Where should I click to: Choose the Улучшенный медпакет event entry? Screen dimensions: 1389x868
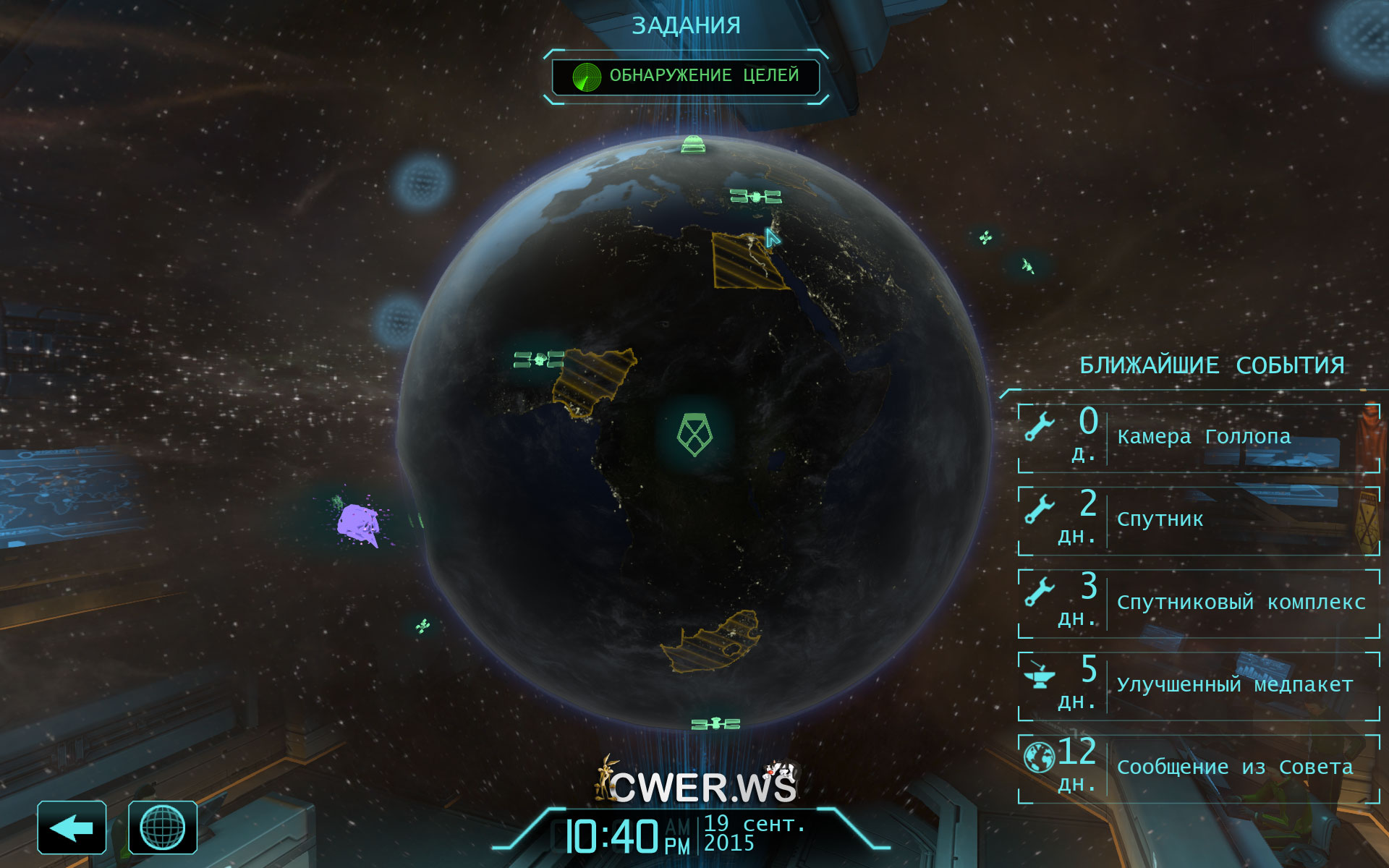pos(1199,686)
